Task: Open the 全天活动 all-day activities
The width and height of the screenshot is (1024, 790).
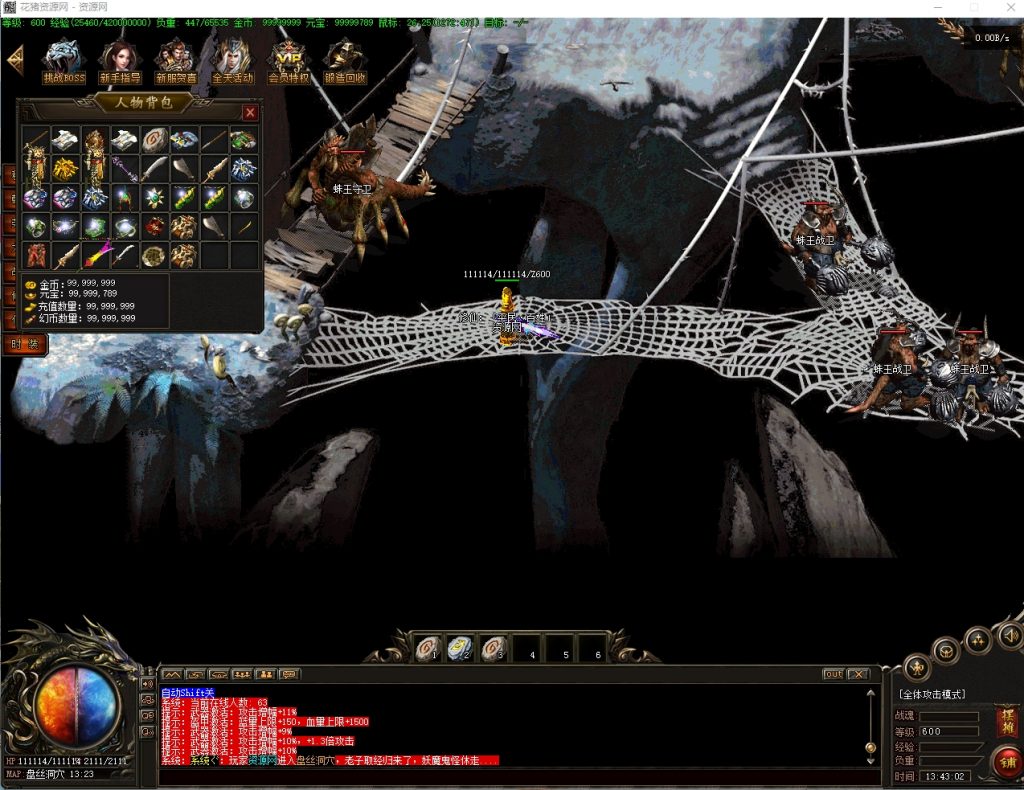Action: [232, 60]
